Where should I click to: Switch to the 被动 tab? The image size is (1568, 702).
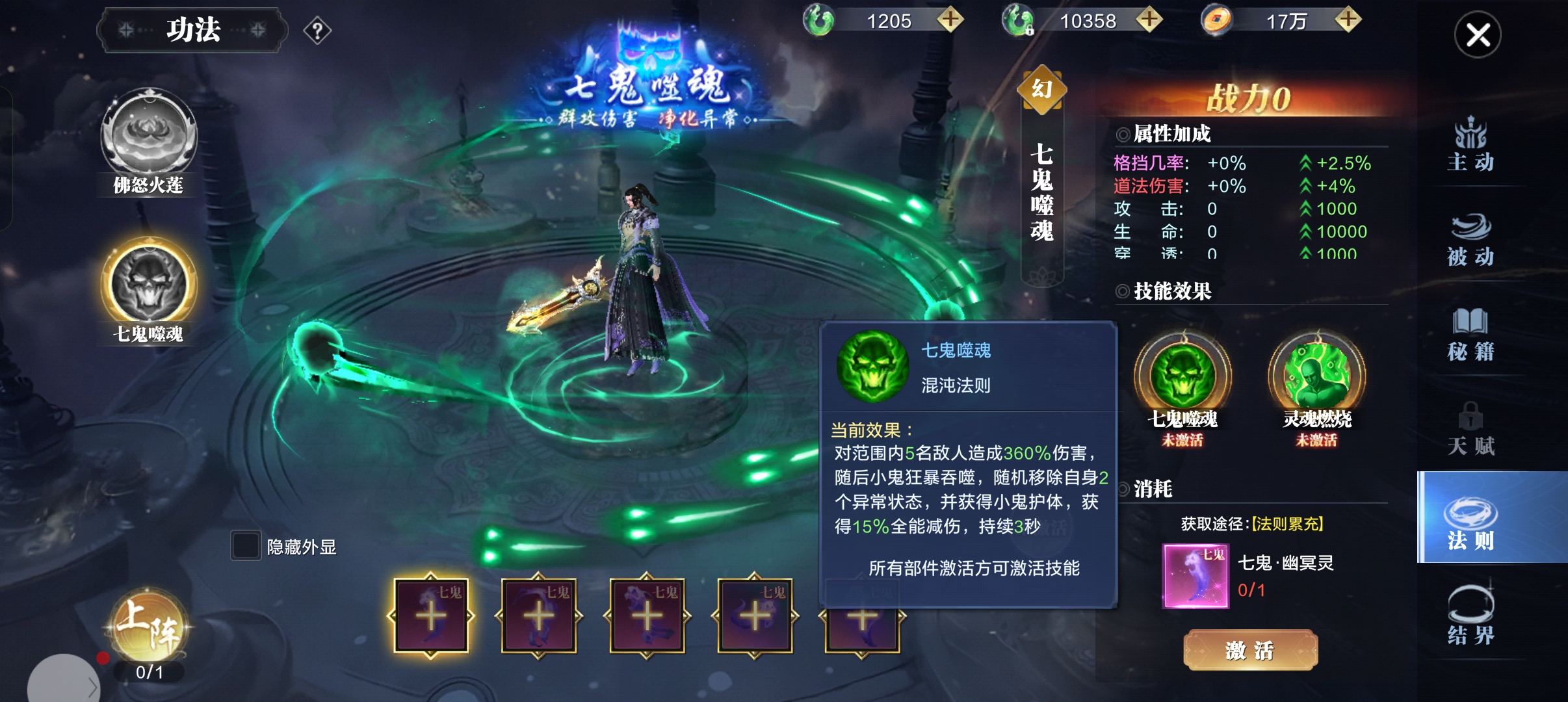click(1470, 240)
